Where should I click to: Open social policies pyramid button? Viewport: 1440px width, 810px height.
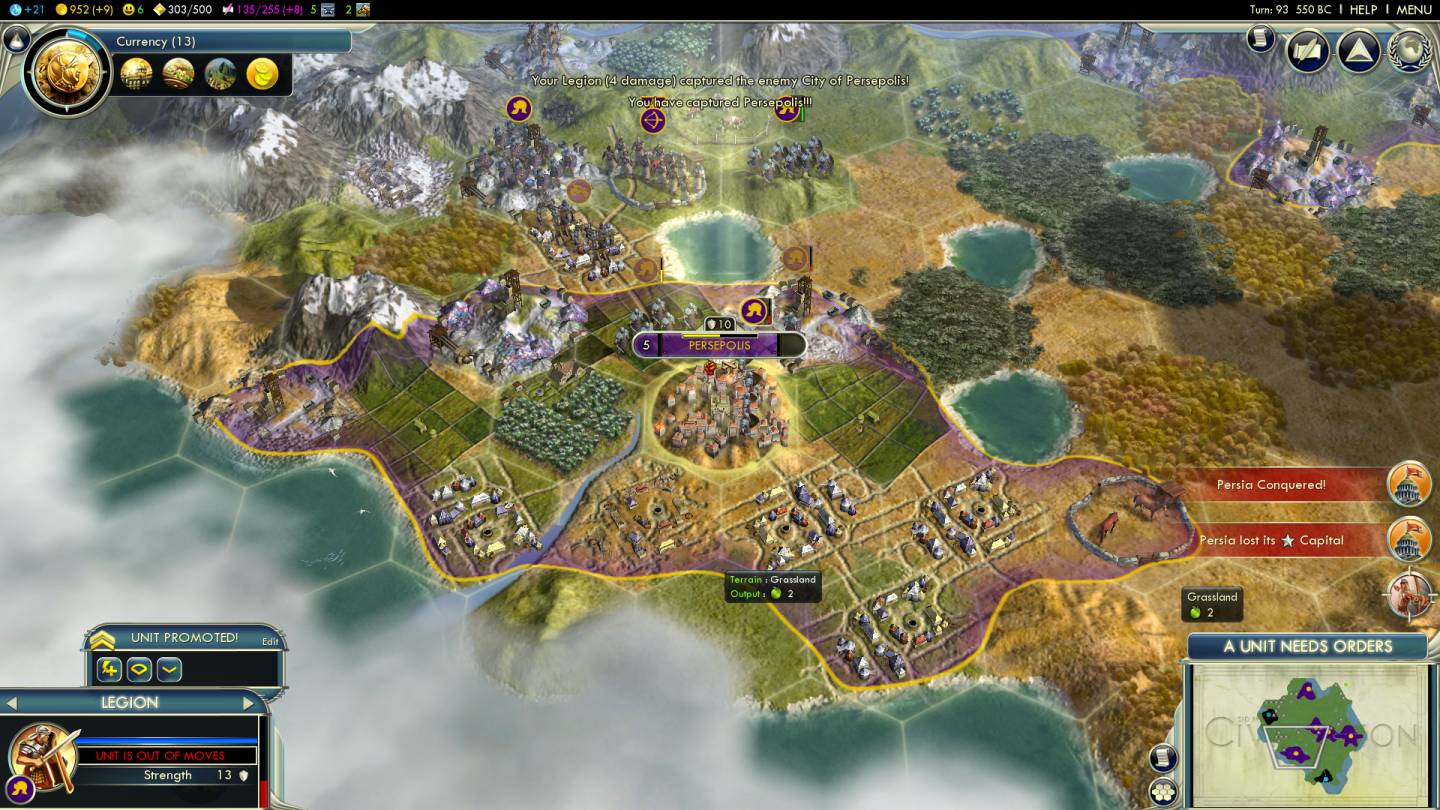tap(1358, 50)
